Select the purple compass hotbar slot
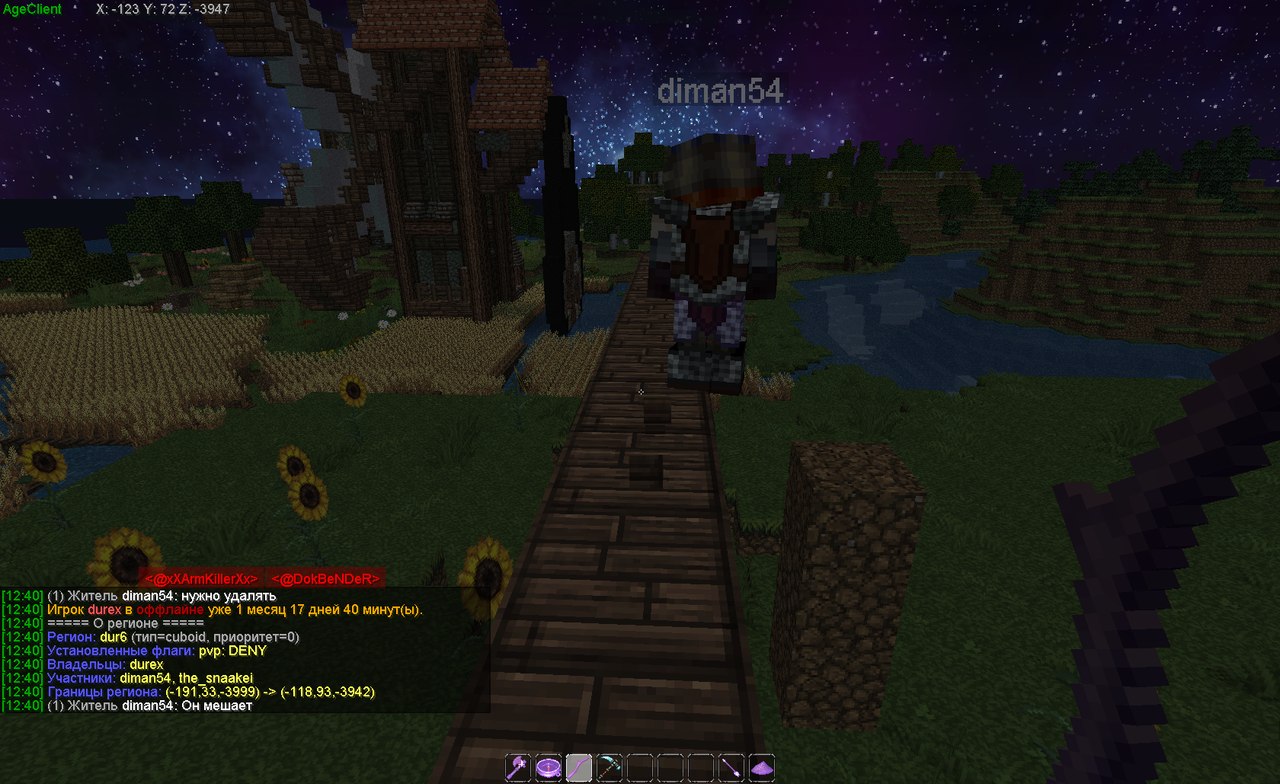The image size is (1280, 784). (x=548, y=768)
